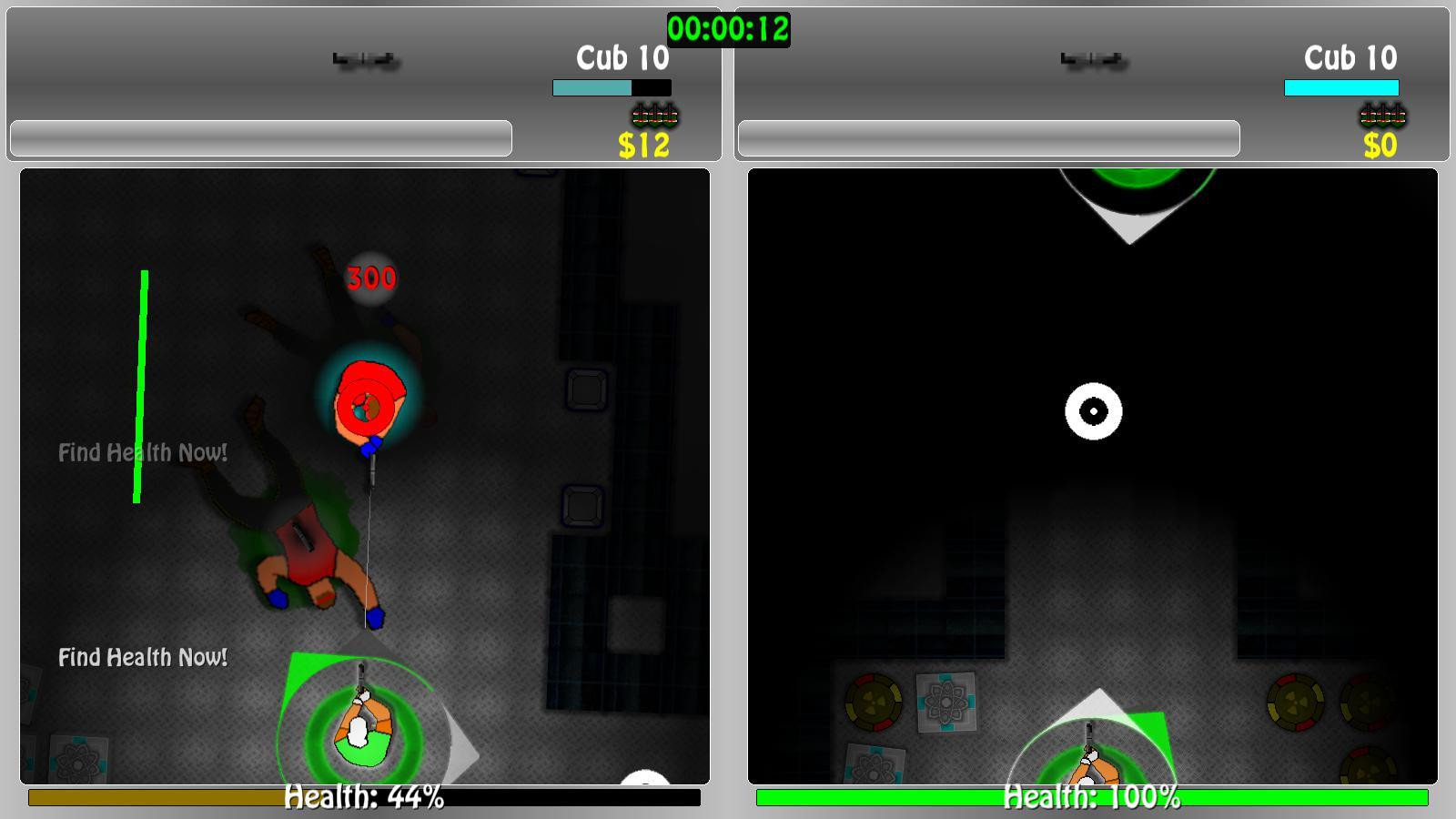Click the 00:00:12 match timer
Viewport: 1456px width, 819px height.
point(728,28)
